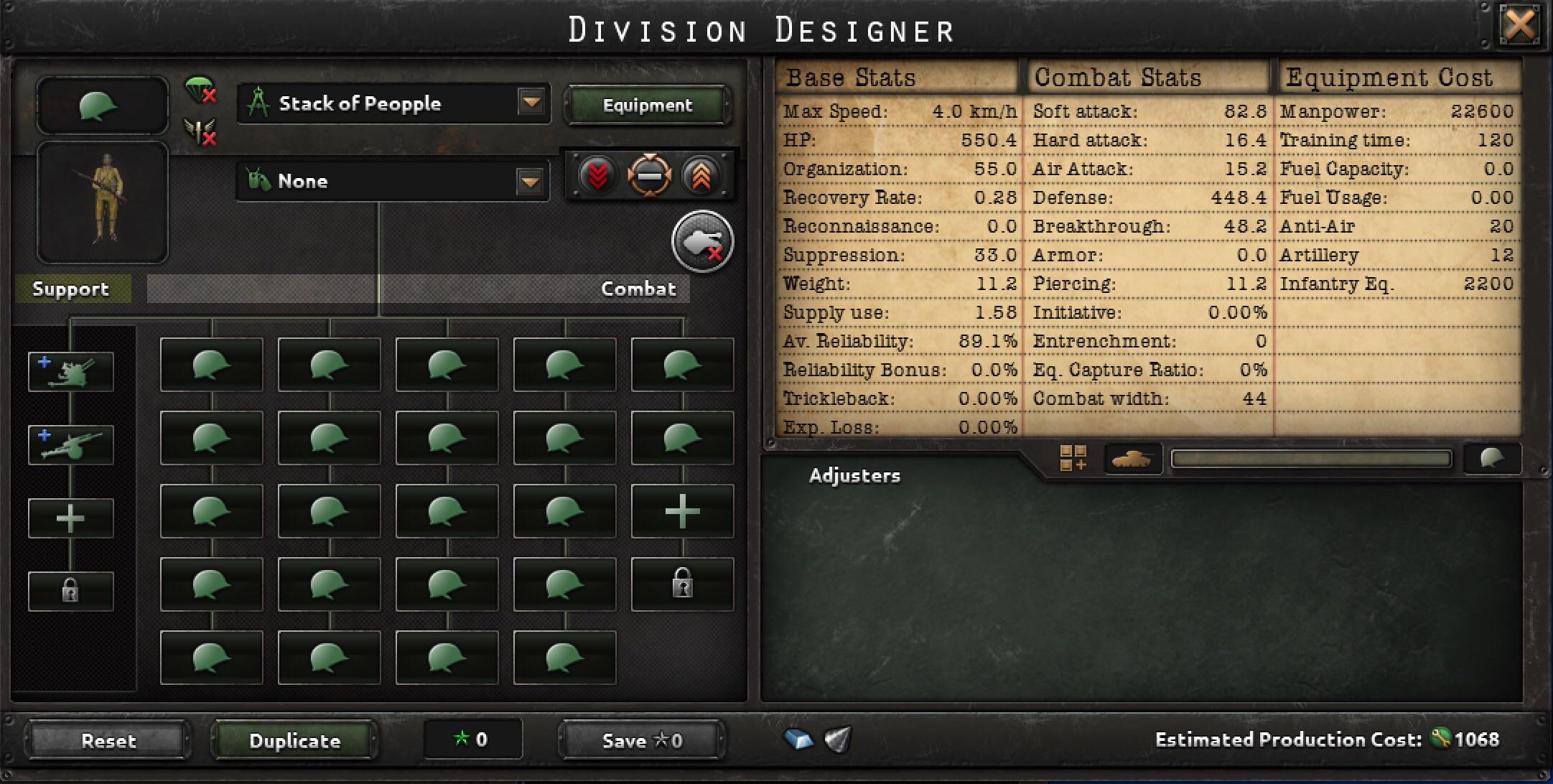Expand the grid adjuster selector with plus

coord(1073,459)
